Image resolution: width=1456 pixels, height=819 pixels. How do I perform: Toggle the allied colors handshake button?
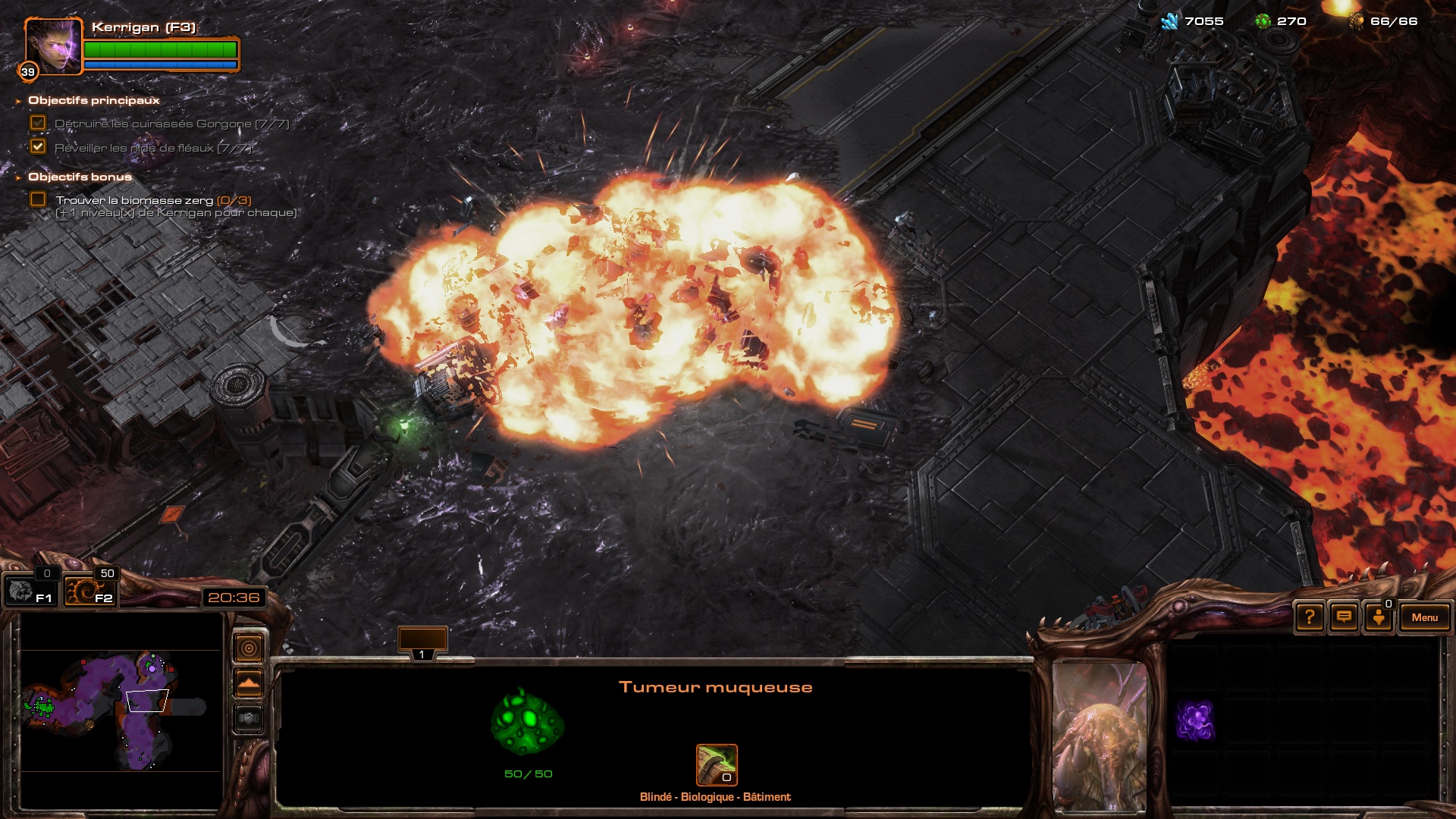pos(249,717)
